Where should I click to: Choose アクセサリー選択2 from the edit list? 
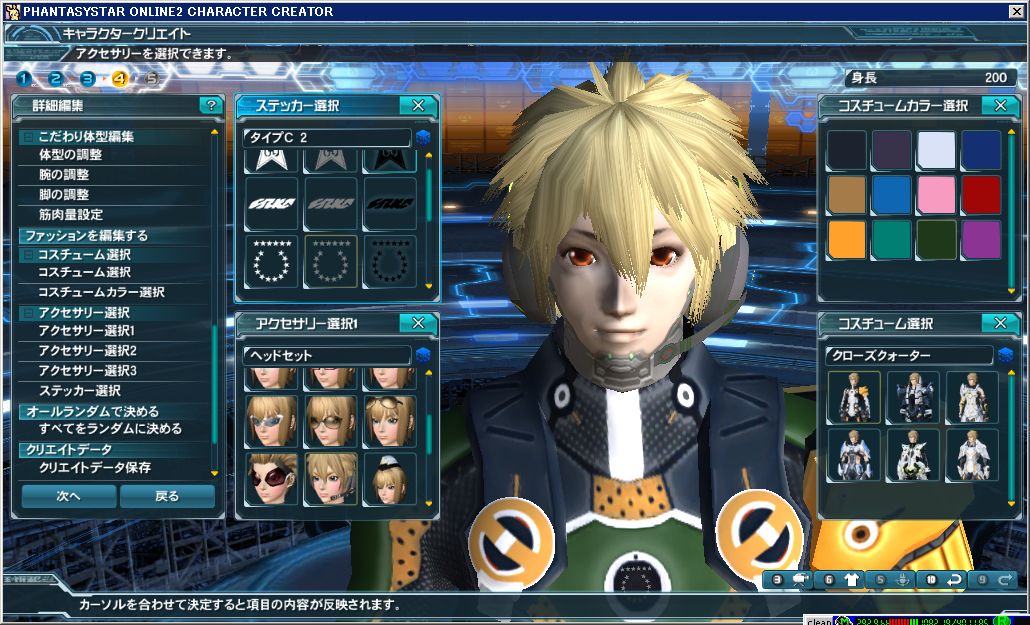pyautogui.click(x=87, y=350)
